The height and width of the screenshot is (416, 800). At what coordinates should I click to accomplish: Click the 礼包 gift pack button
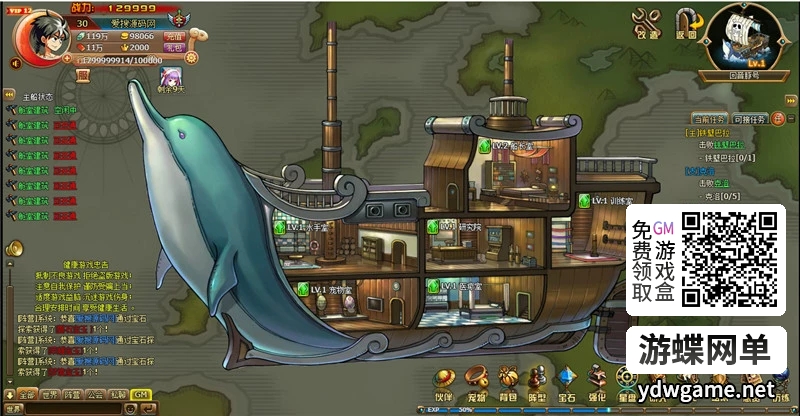pos(174,47)
